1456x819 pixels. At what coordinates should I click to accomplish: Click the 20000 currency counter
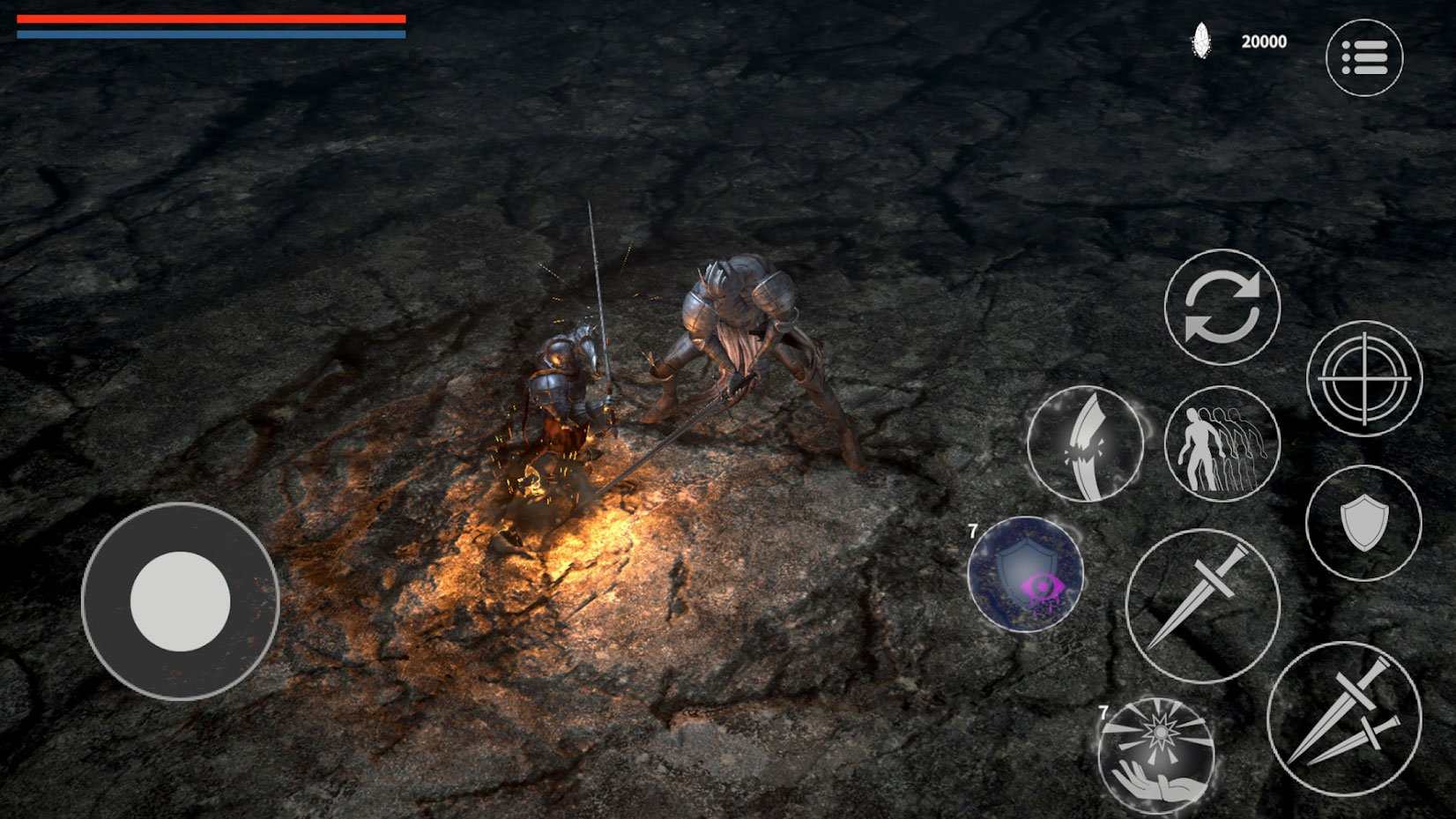[1262, 41]
